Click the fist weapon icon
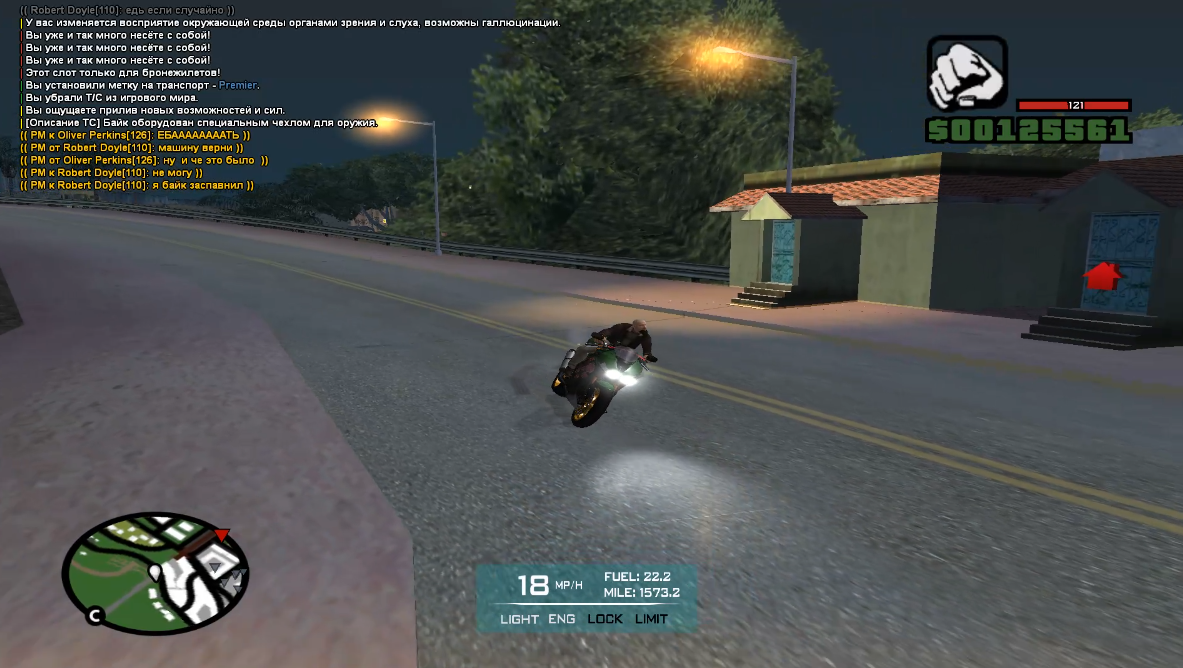1183x668 pixels. (x=966, y=74)
